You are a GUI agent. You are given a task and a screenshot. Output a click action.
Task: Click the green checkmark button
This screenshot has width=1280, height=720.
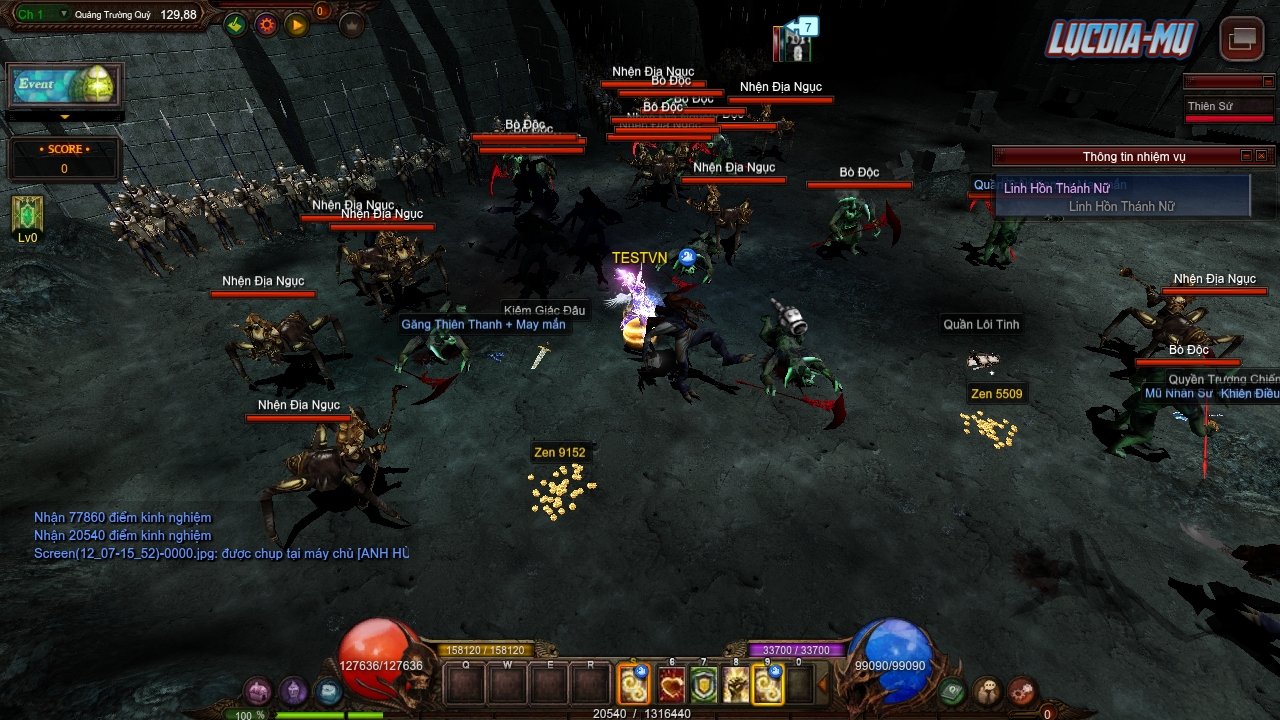235,25
